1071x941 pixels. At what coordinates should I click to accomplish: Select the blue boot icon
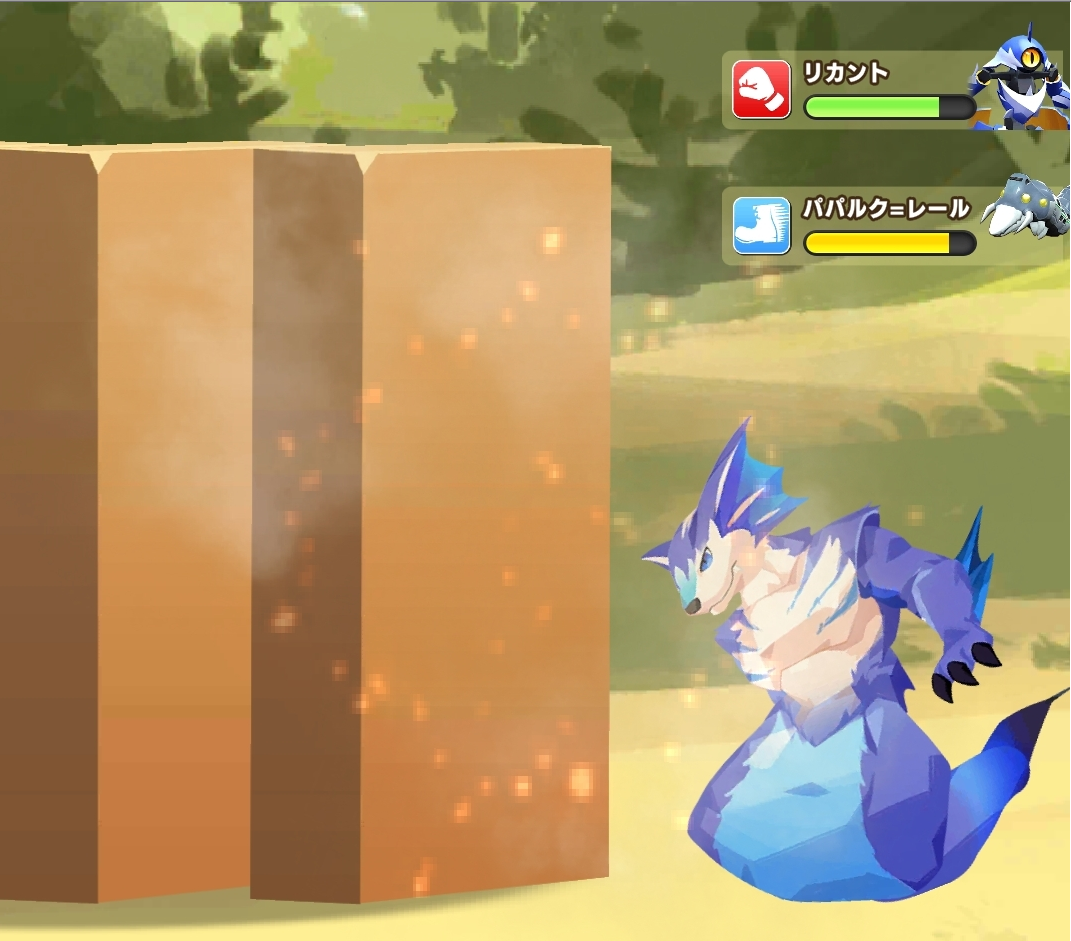coord(761,226)
